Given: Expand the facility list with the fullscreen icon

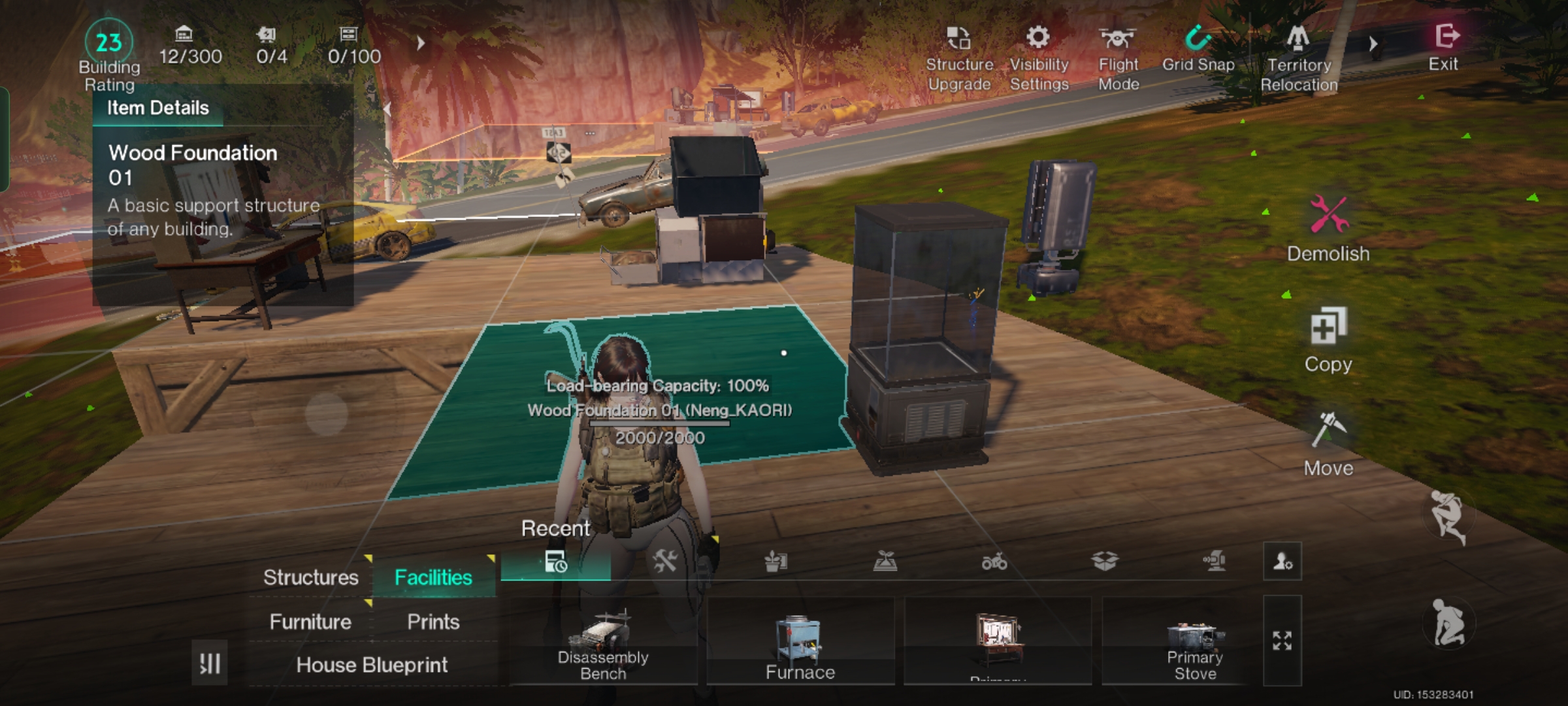Looking at the screenshot, I should point(1282,641).
